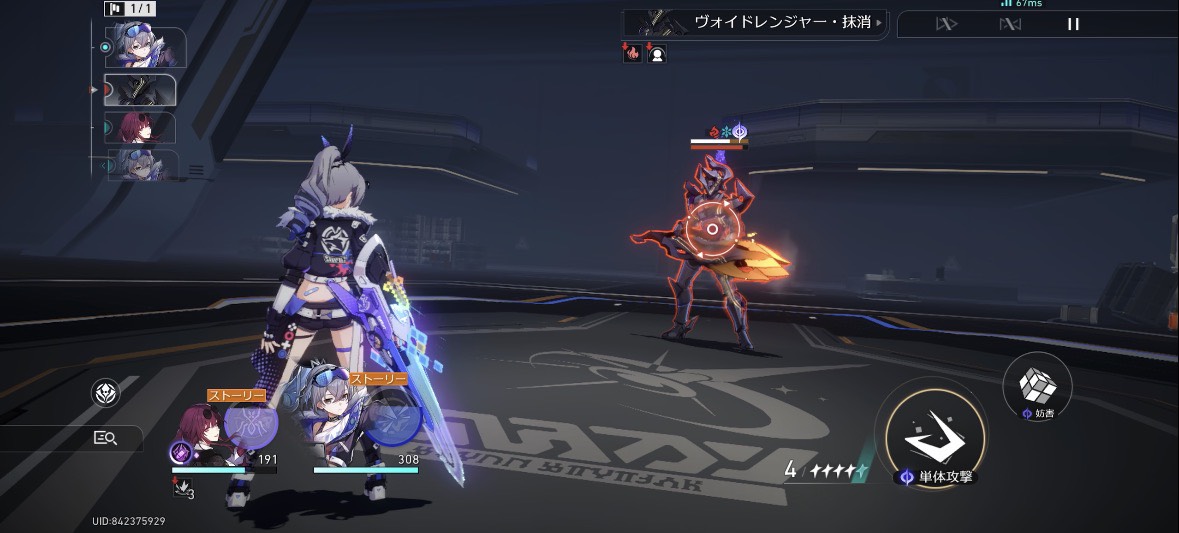Viewport: 1179px width, 533px height.
Task: Toggle battle speed-up
Action: 945,24
